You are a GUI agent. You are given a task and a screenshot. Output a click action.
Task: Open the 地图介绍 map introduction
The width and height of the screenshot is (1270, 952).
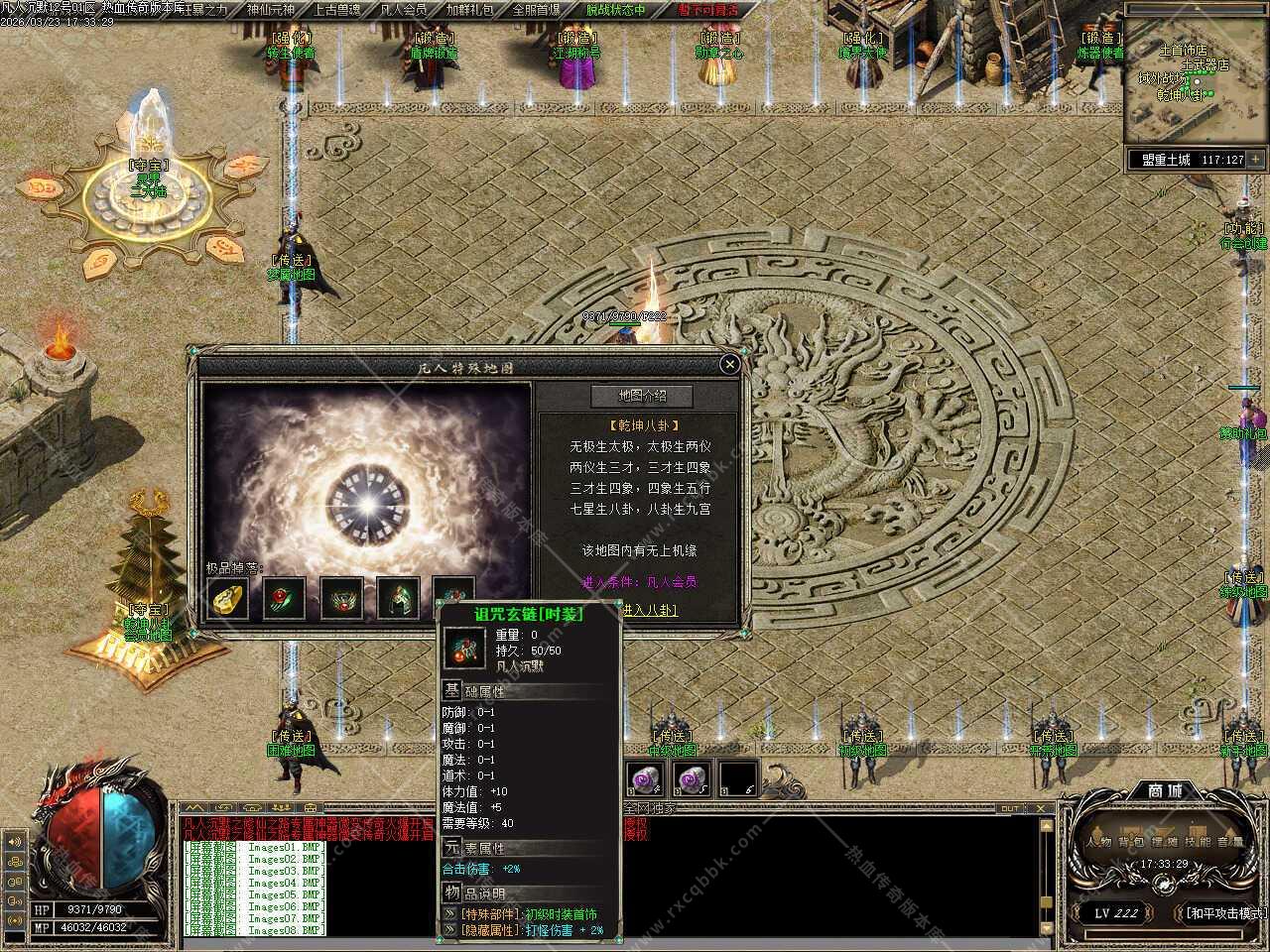[x=642, y=396]
